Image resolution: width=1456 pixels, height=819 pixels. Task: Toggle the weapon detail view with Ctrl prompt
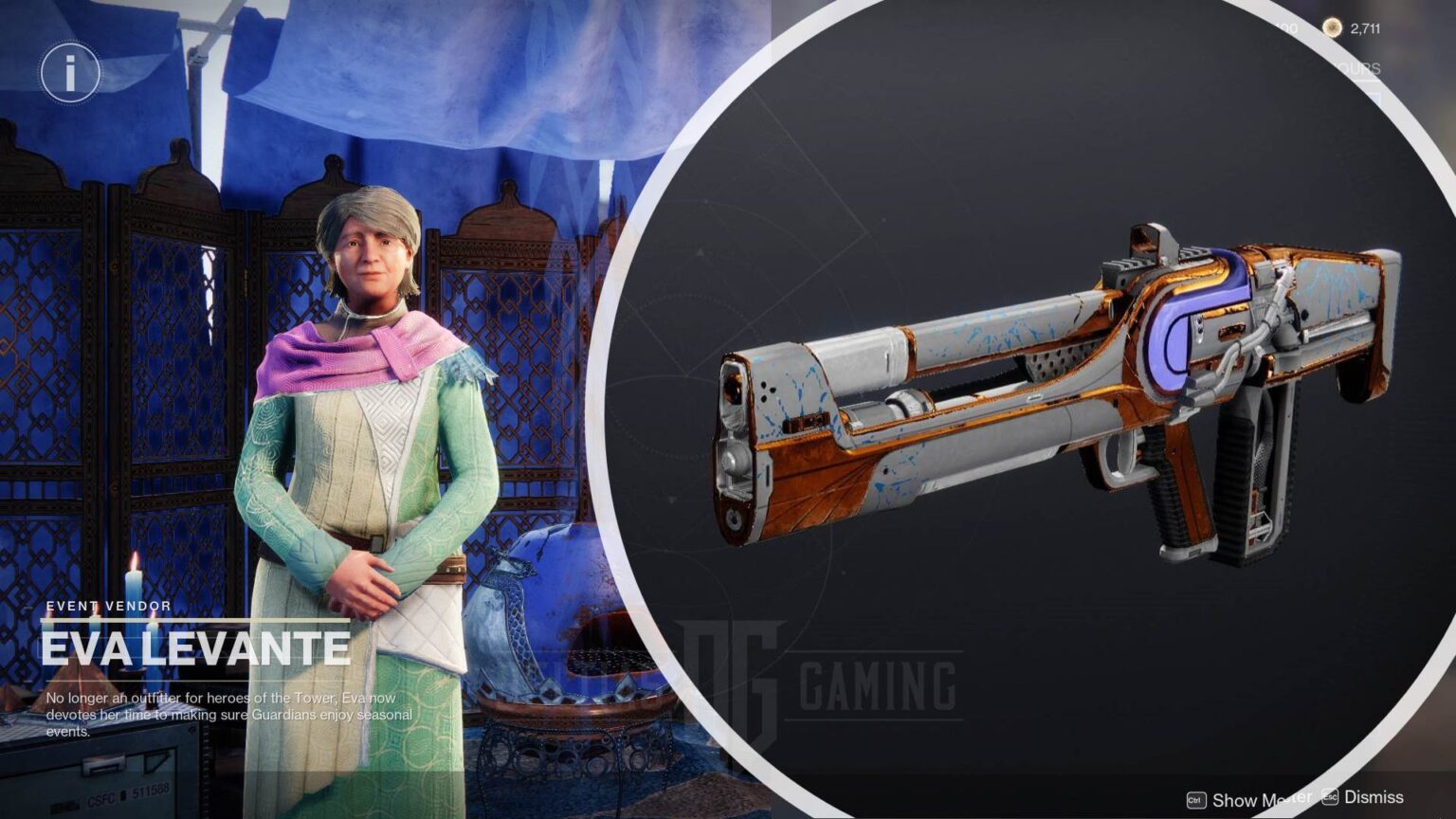(1196, 801)
